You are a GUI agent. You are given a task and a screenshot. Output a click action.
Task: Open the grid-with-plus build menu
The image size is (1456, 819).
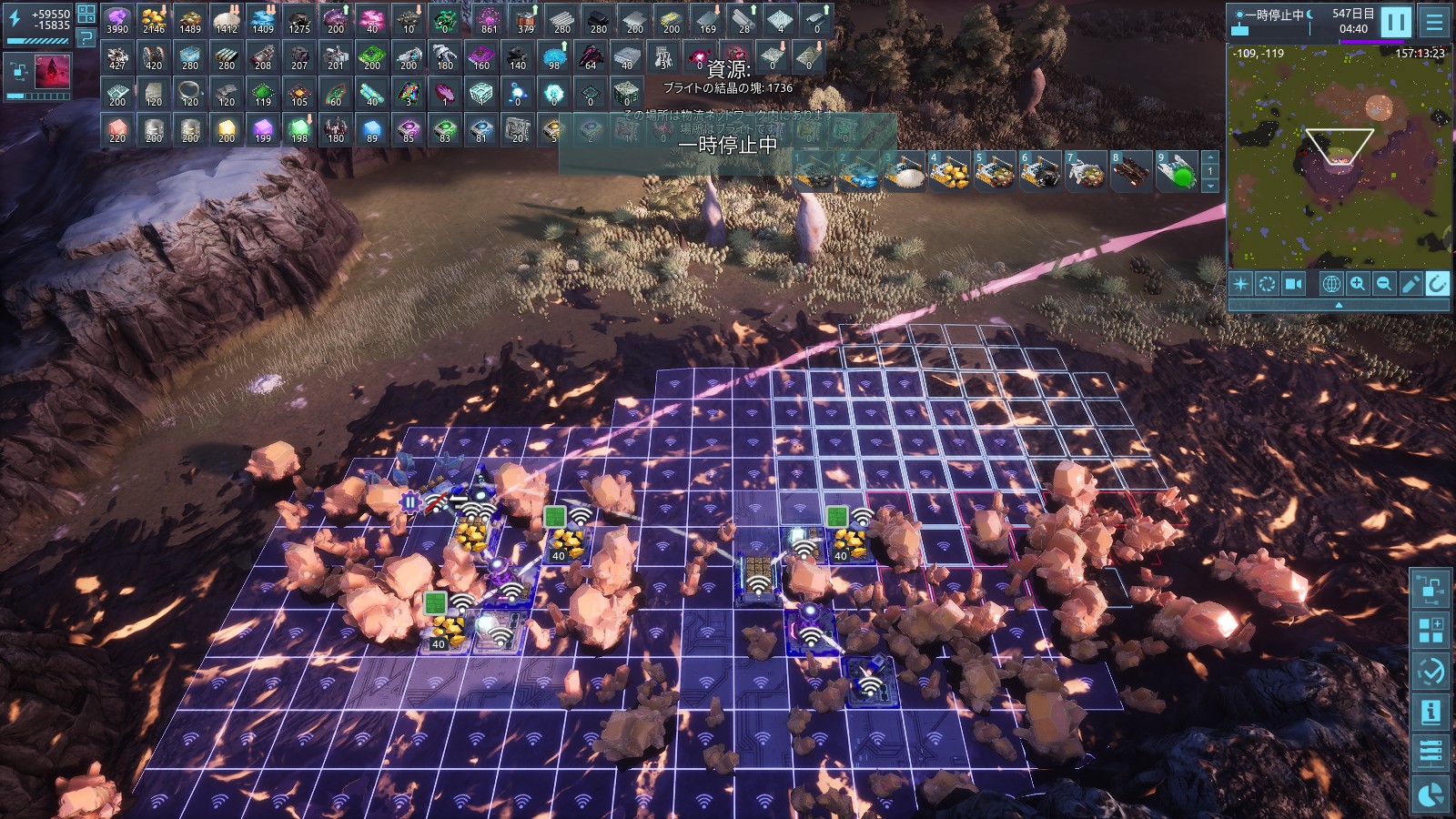pos(1431,630)
